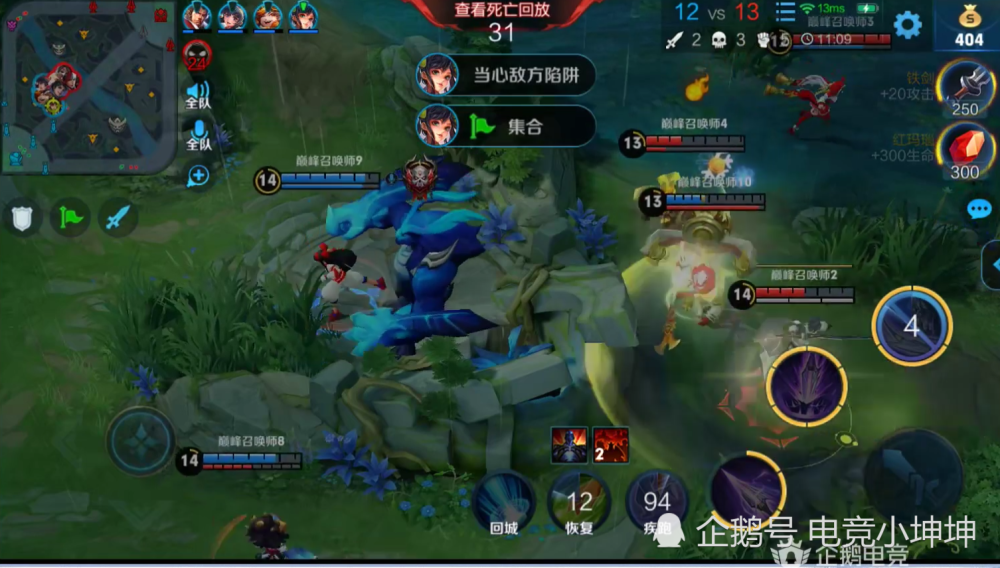Viewport: 1000px width, 568px height.
Task: Send the blue sword attack signal
Action: (x=118, y=217)
